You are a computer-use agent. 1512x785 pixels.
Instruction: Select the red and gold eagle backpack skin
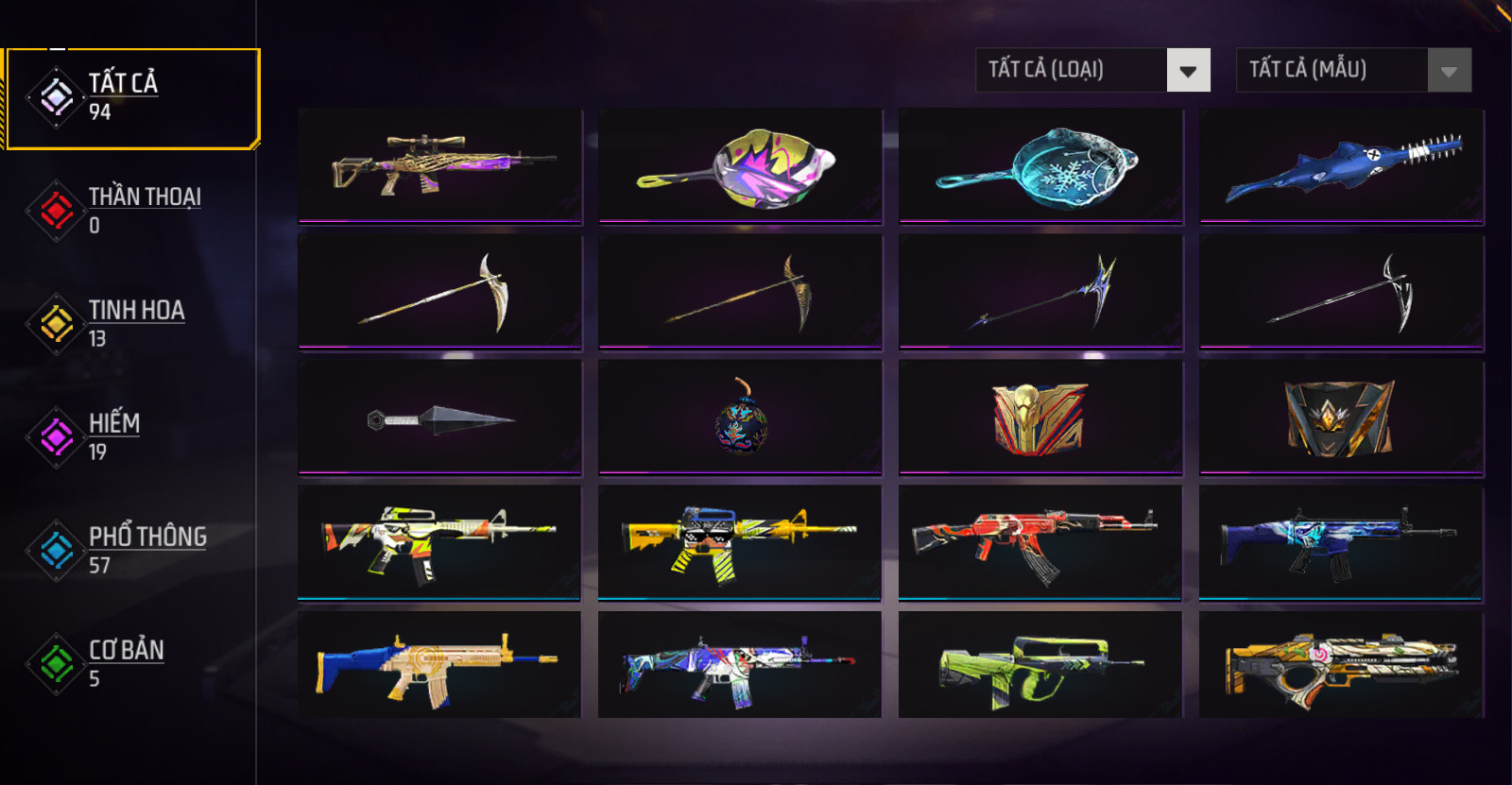(1040, 417)
